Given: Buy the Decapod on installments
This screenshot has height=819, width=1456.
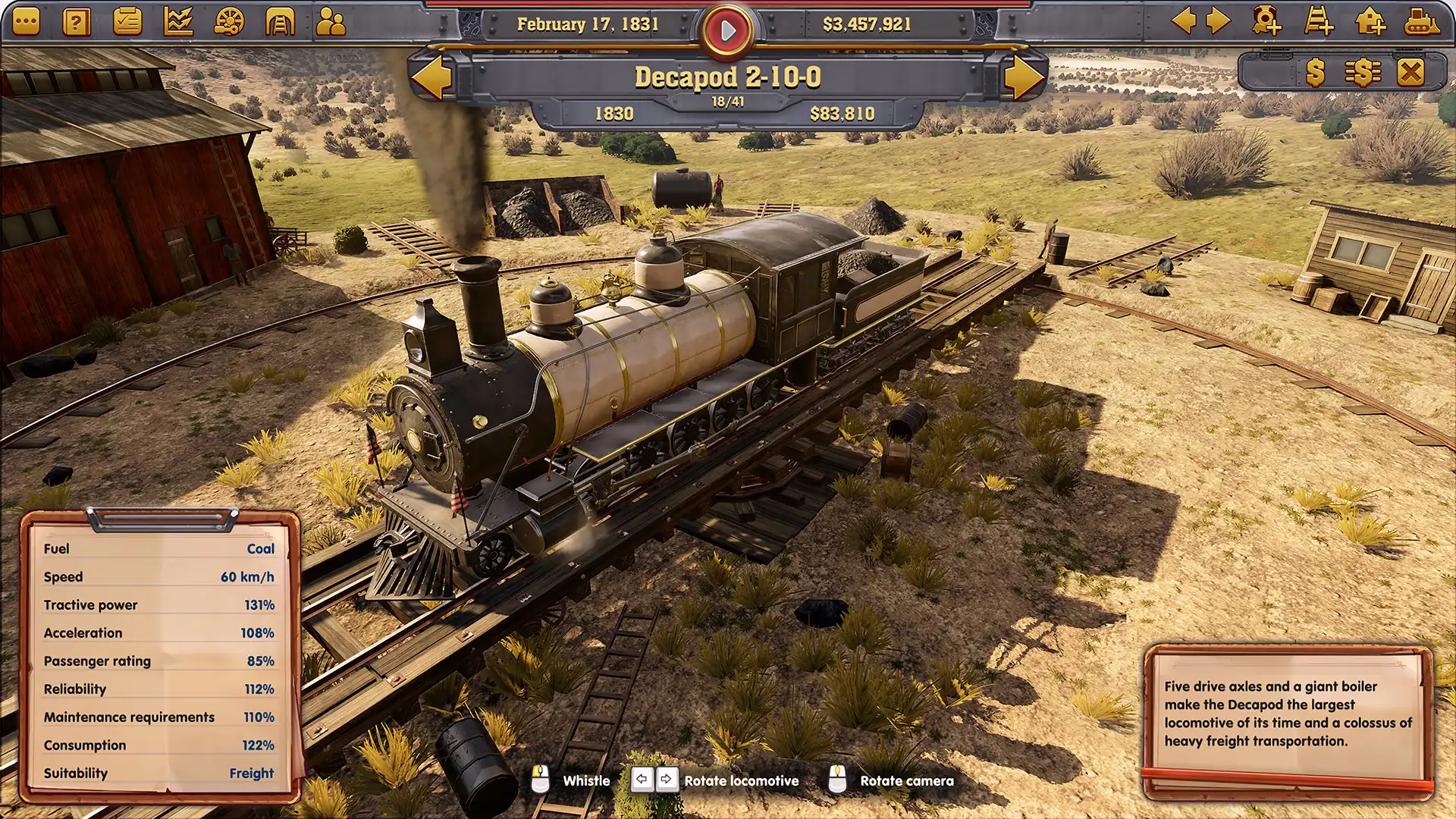Looking at the screenshot, I should coord(1364,72).
